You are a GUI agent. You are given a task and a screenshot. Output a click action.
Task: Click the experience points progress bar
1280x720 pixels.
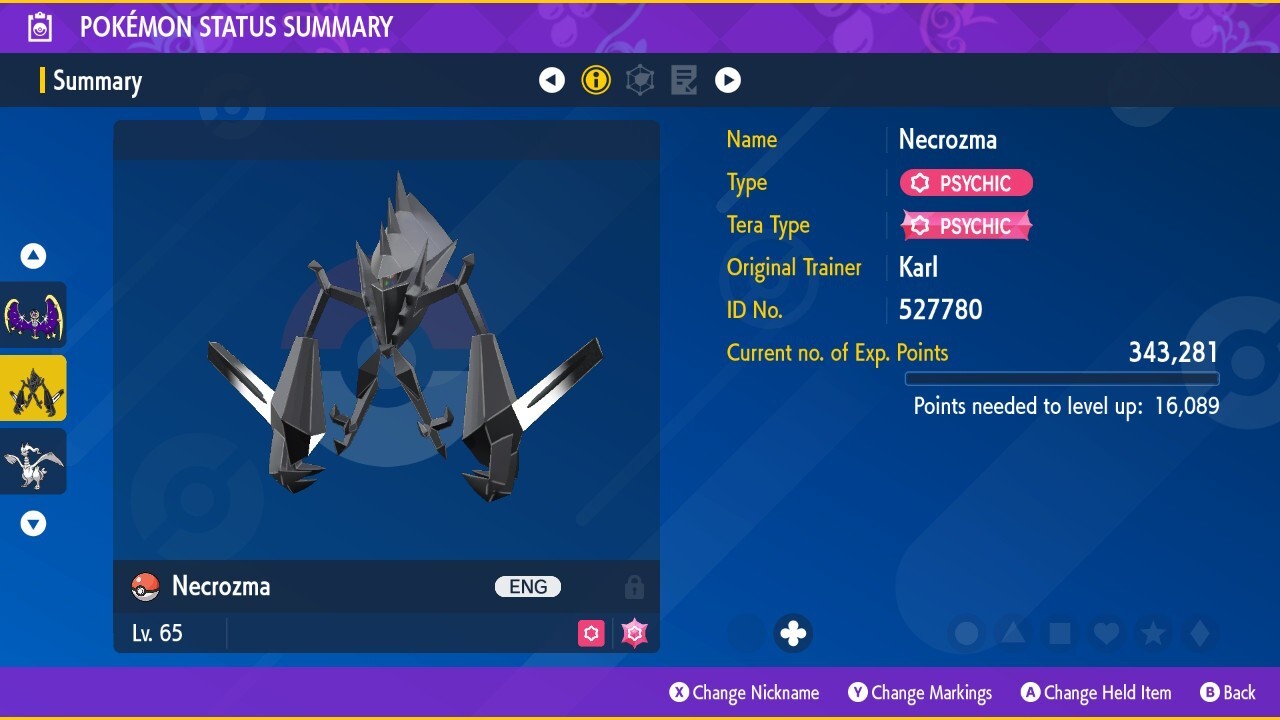1062,379
